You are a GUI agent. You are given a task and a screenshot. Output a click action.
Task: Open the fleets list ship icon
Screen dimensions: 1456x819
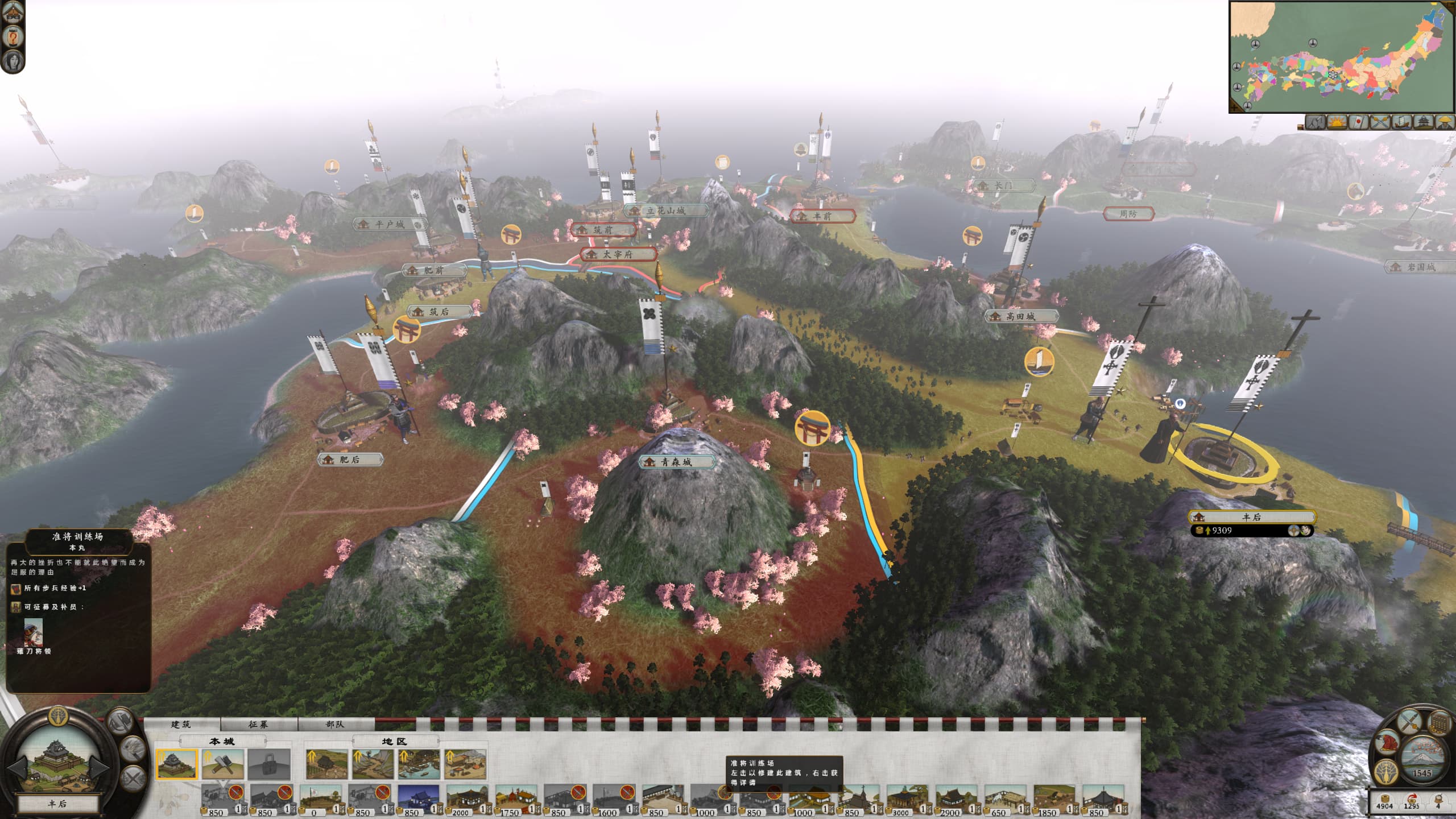coord(1401,122)
